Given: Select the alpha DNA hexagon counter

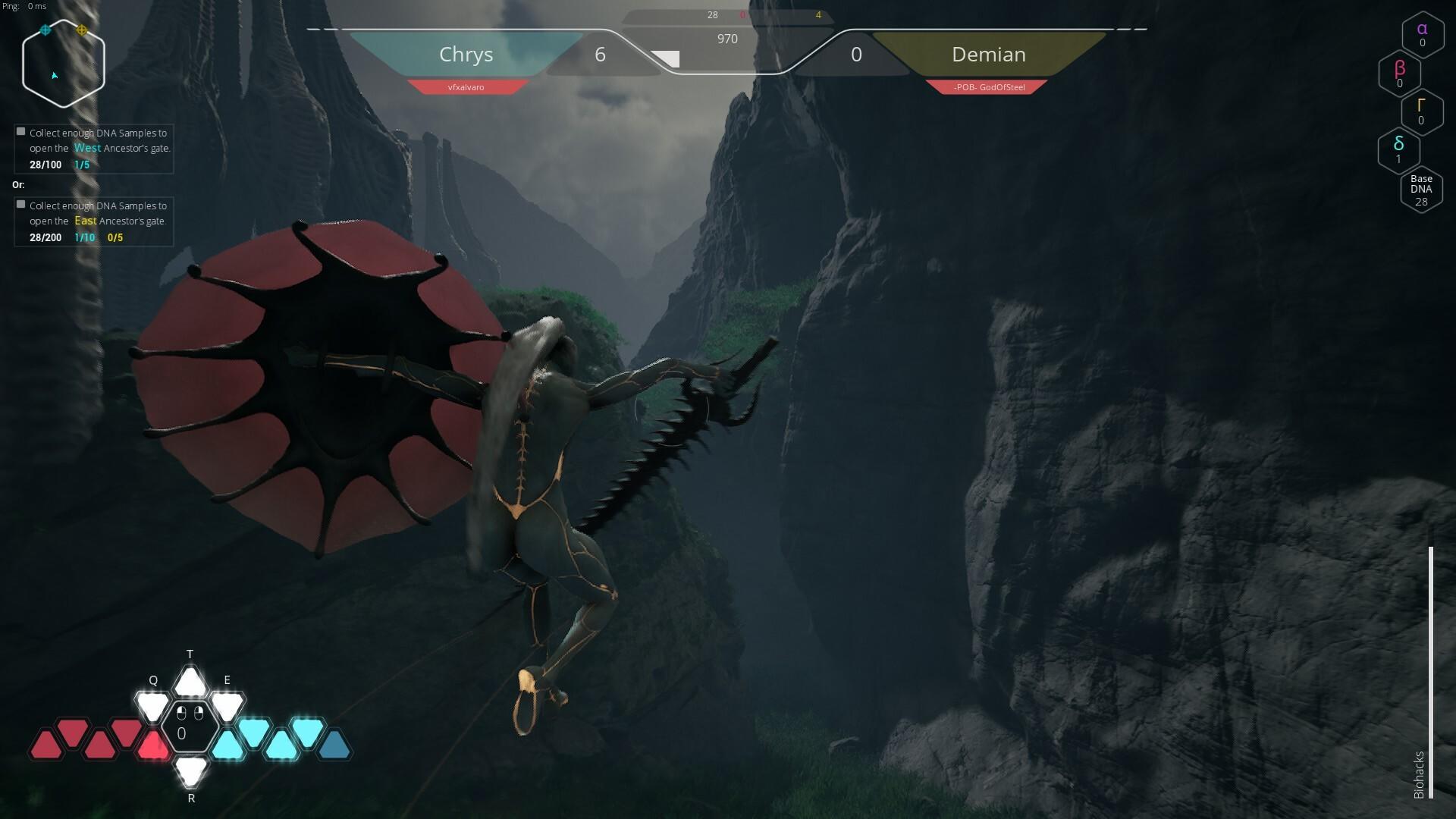Looking at the screenshot, I should coord(1422,35).
